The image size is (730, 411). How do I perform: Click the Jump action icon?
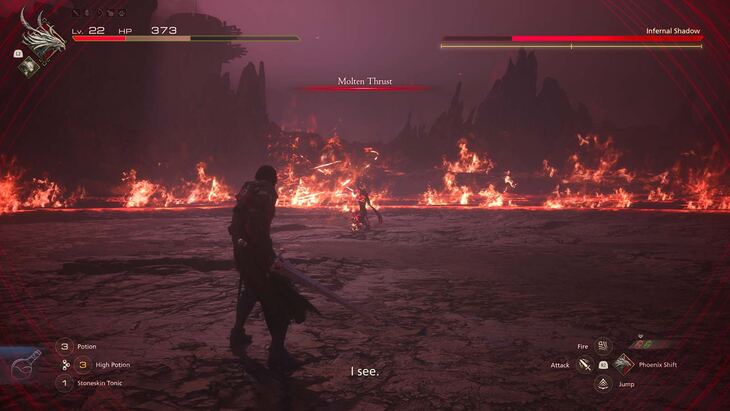(603, 383)
